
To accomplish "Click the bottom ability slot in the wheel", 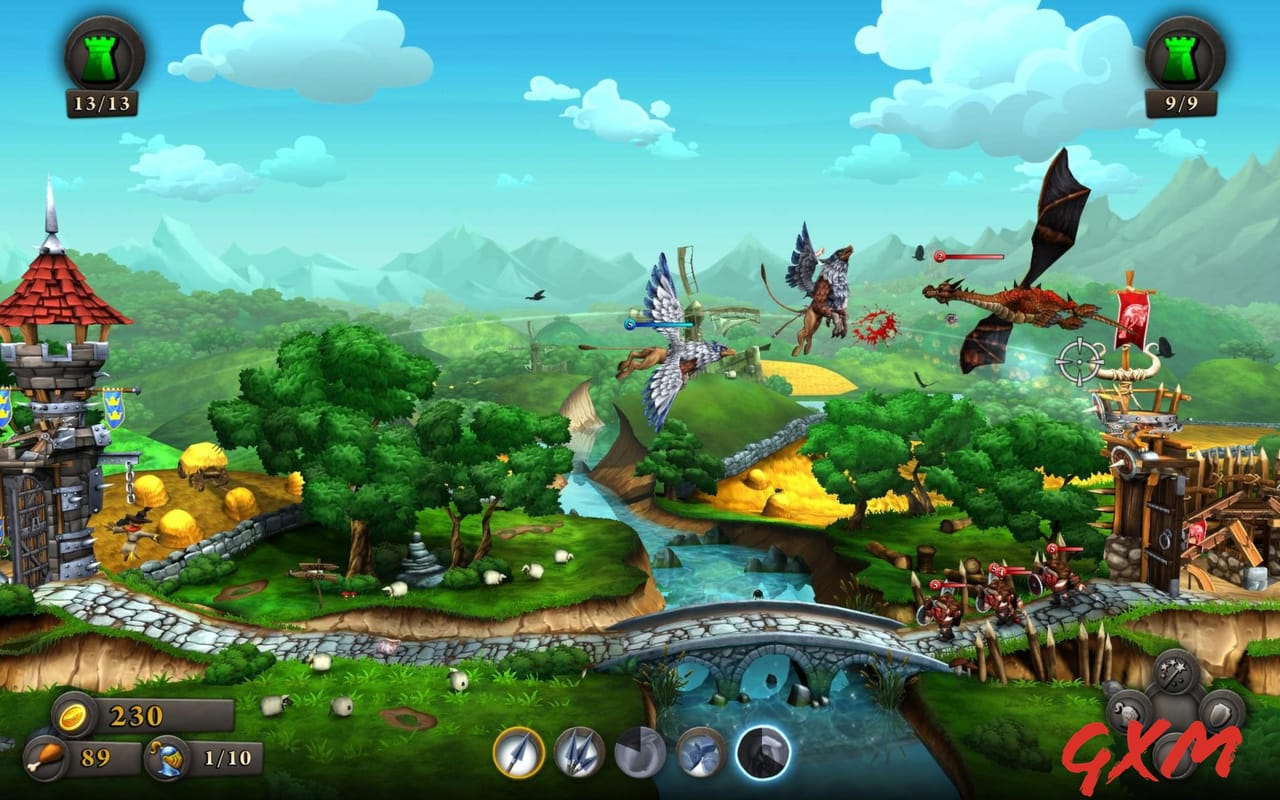I will coord(1174,752).
